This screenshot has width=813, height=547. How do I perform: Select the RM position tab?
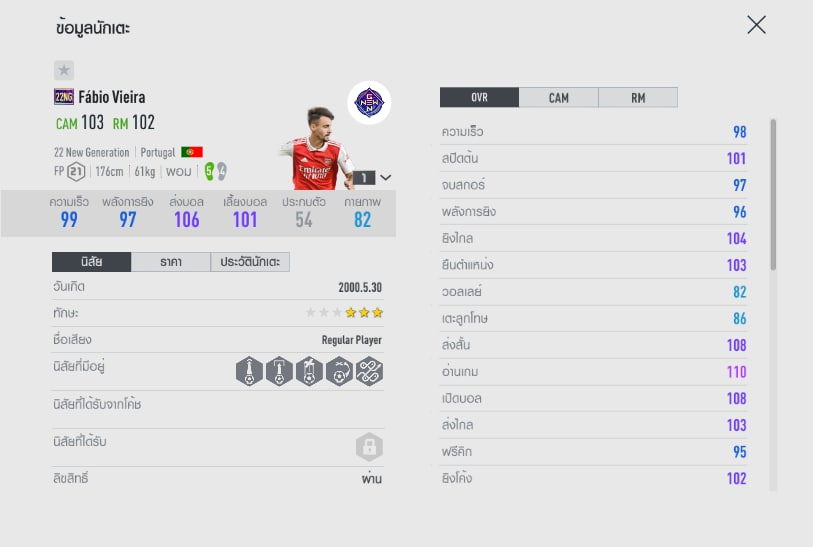[637, 97]
